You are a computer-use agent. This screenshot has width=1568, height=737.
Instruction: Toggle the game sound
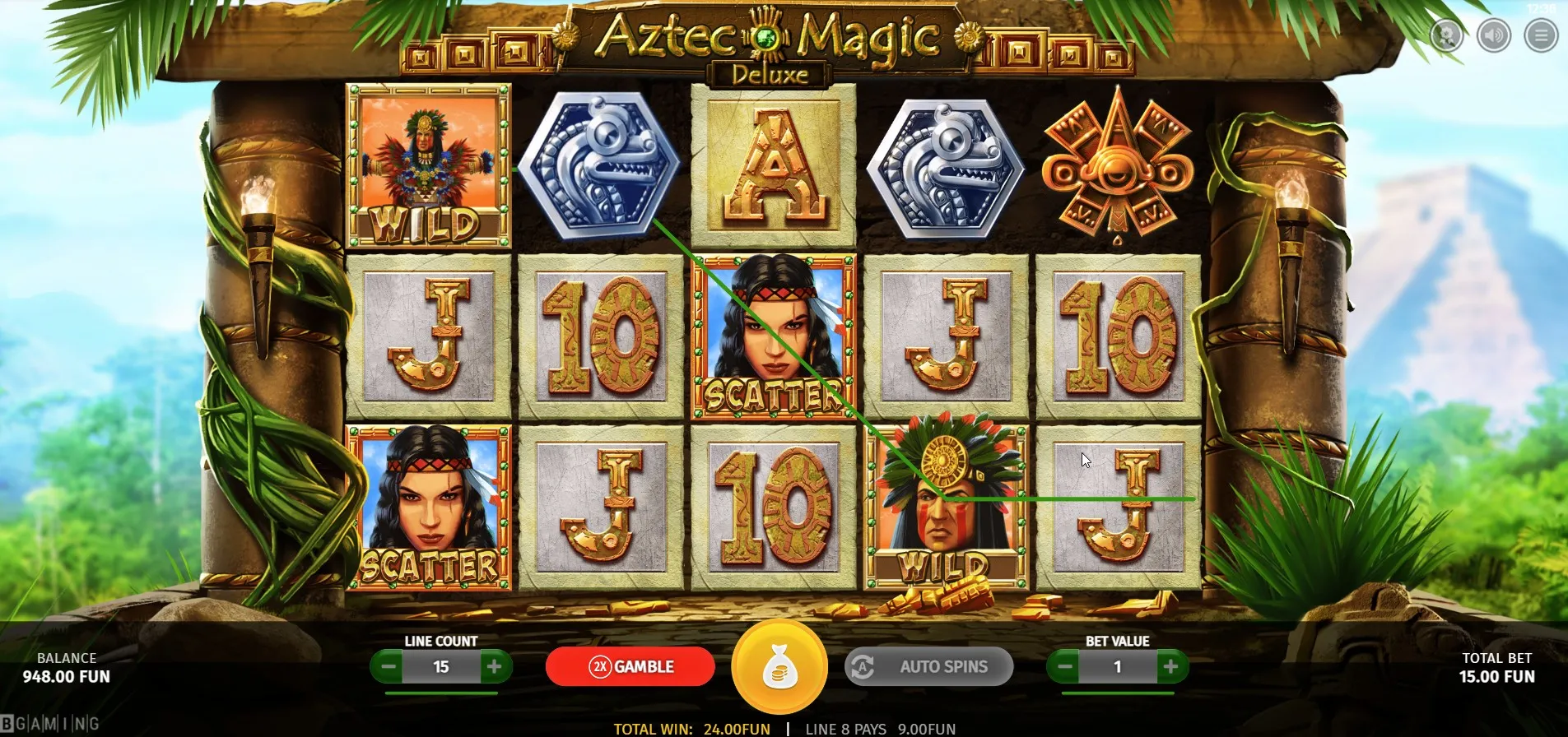pyautogui.click(x=1494, y=35)
